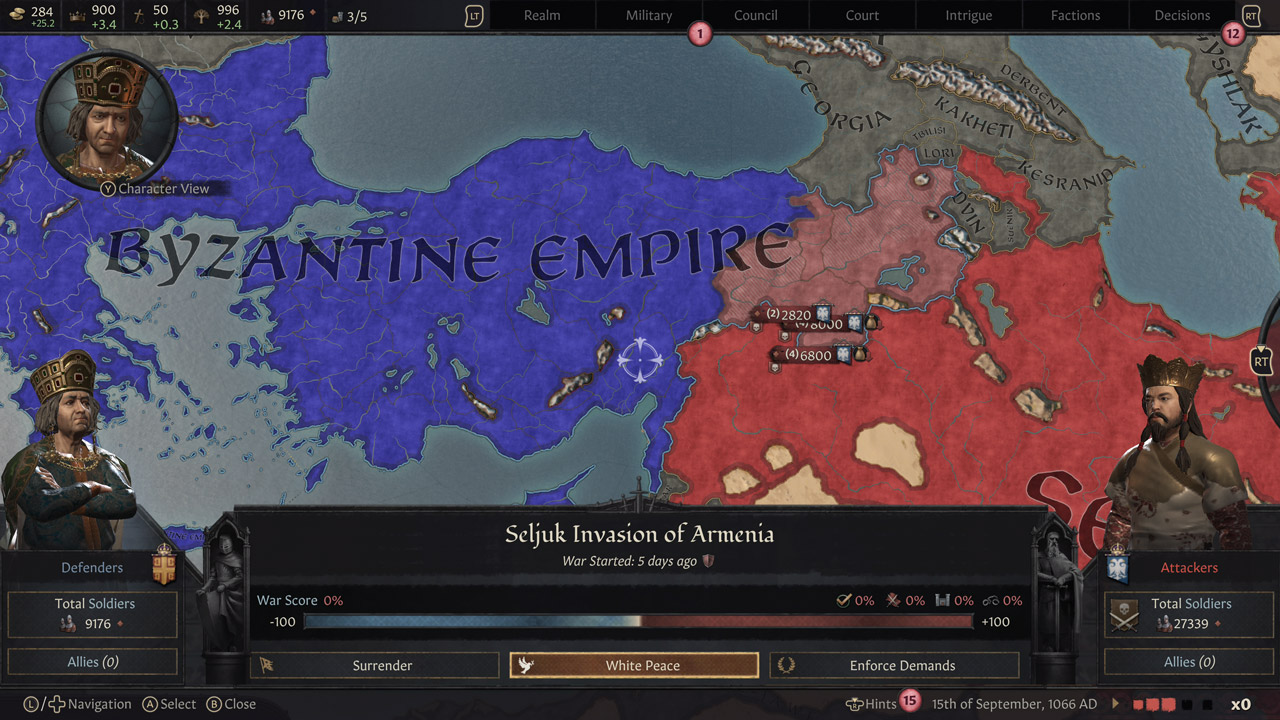Click the Surrender button
This screenshot has width=1280, height=720.
pos(374,665)
